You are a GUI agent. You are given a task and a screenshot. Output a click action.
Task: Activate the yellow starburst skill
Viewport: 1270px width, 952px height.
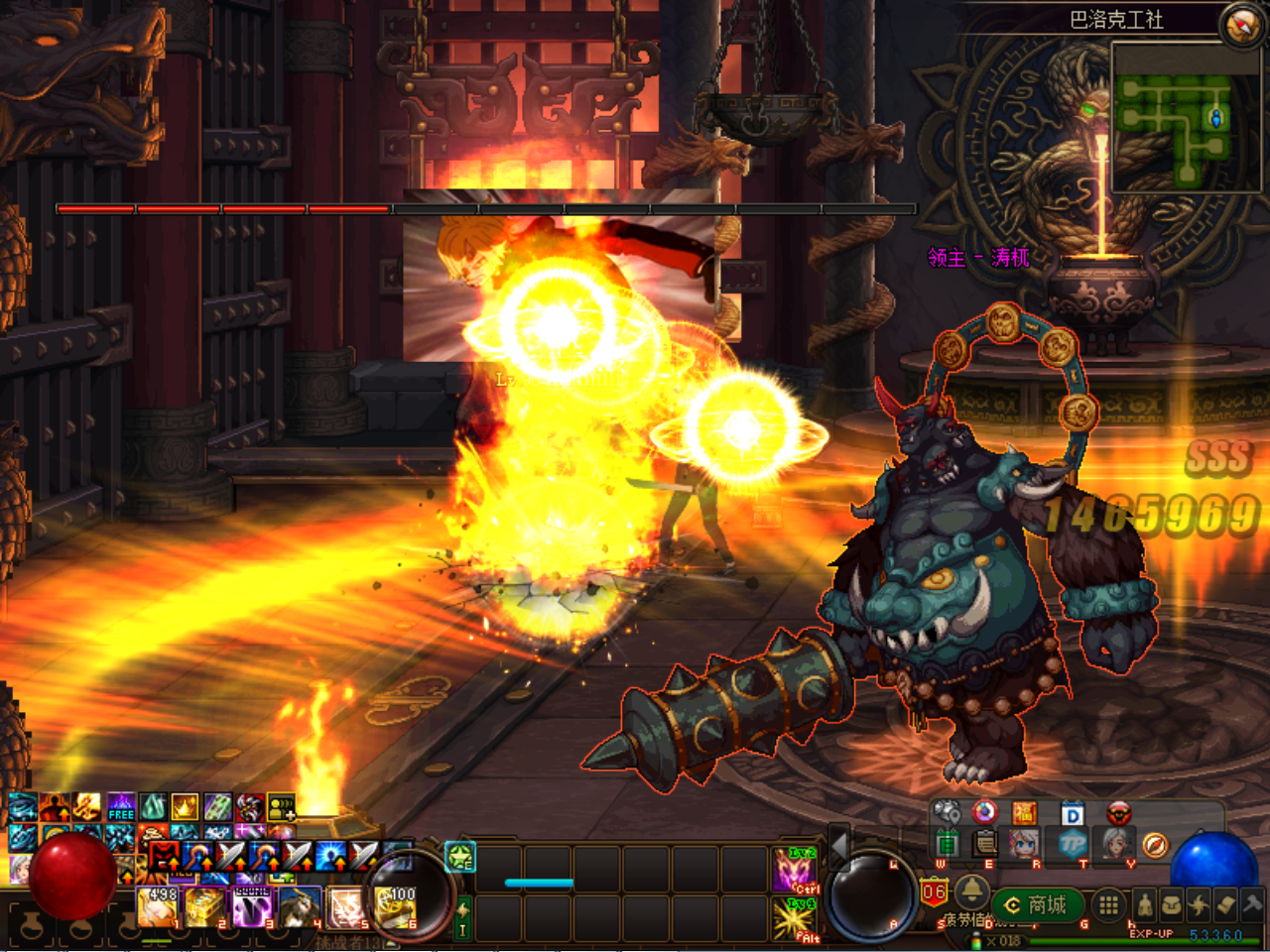[794, 919]
